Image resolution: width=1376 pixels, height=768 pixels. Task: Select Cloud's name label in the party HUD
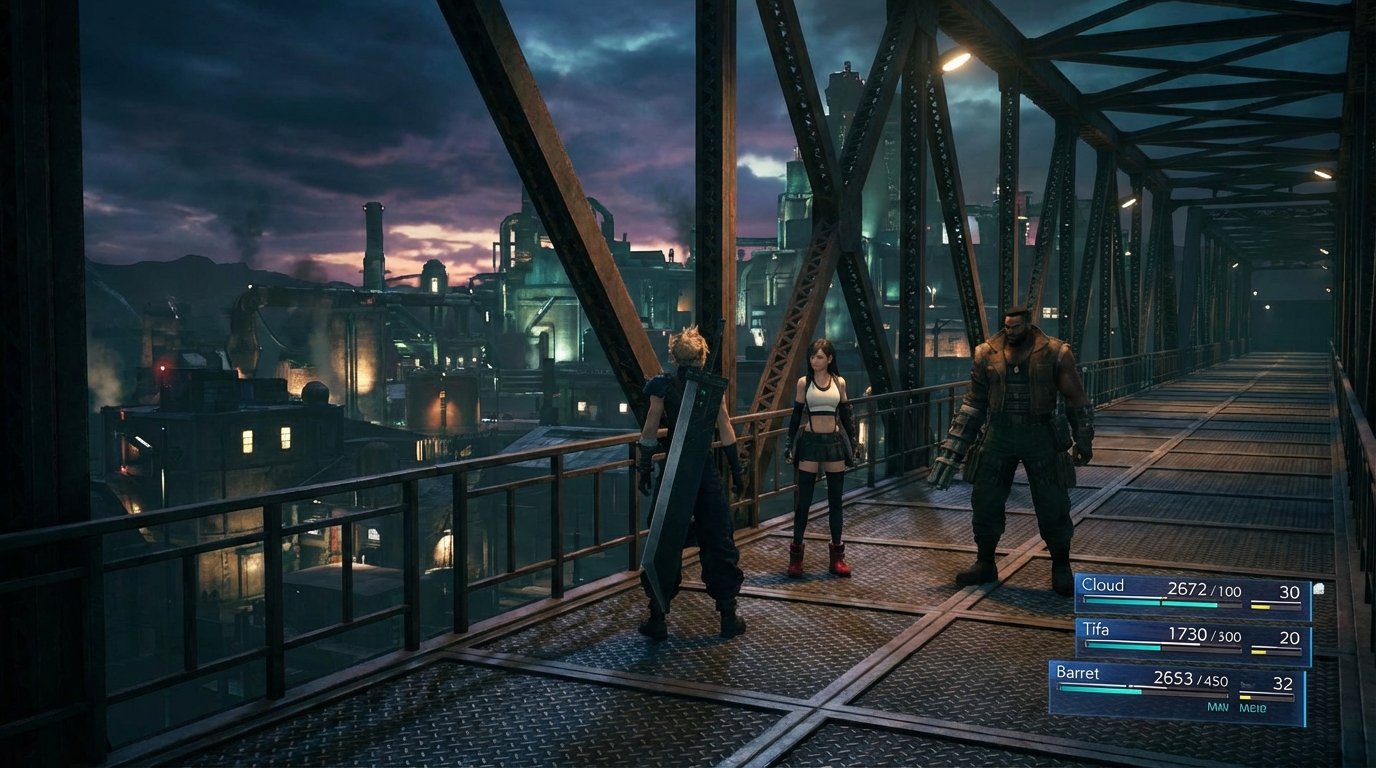1103,584
